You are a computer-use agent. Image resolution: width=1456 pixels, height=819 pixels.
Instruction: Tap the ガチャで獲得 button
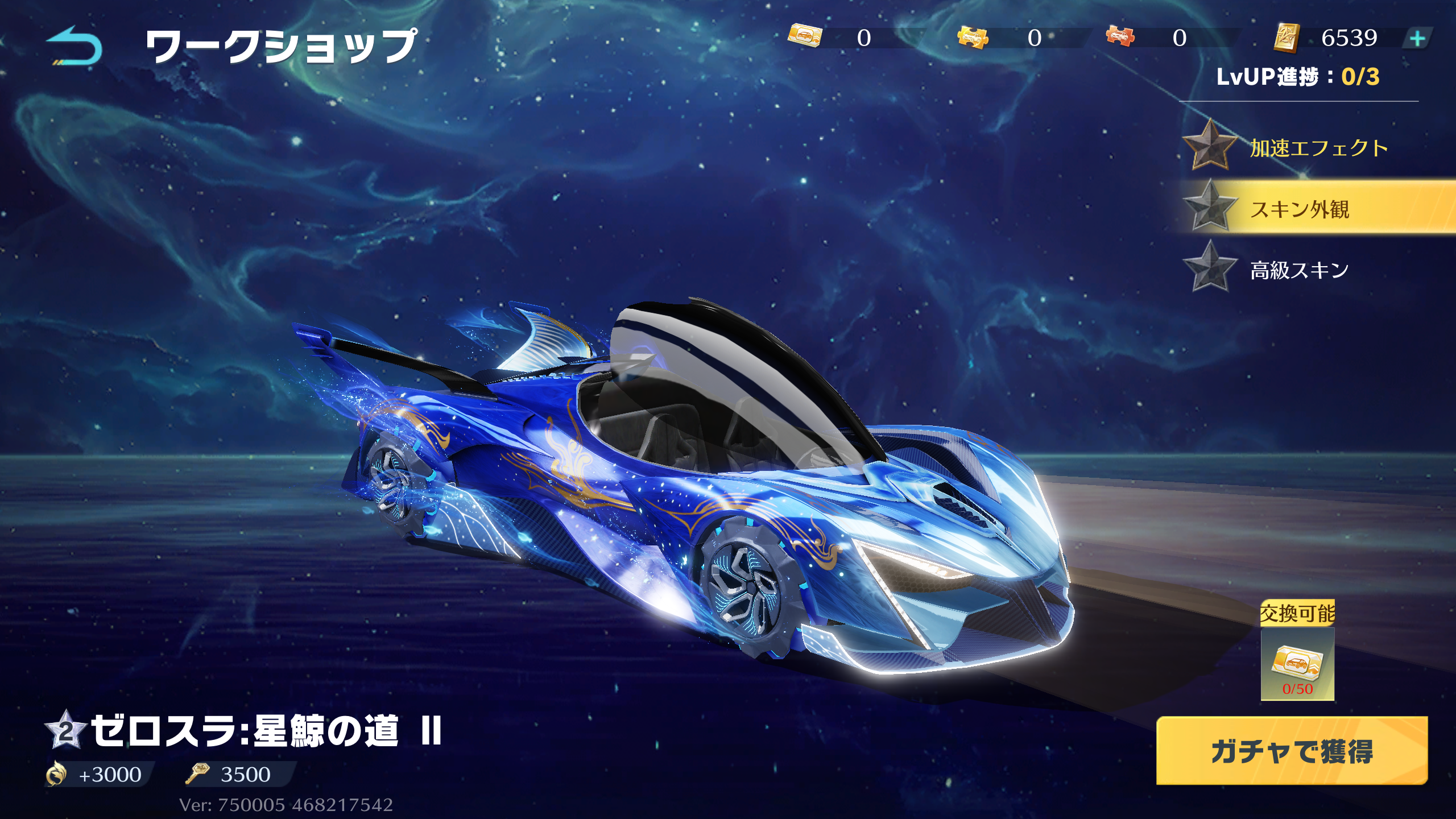pos(1292,751)
